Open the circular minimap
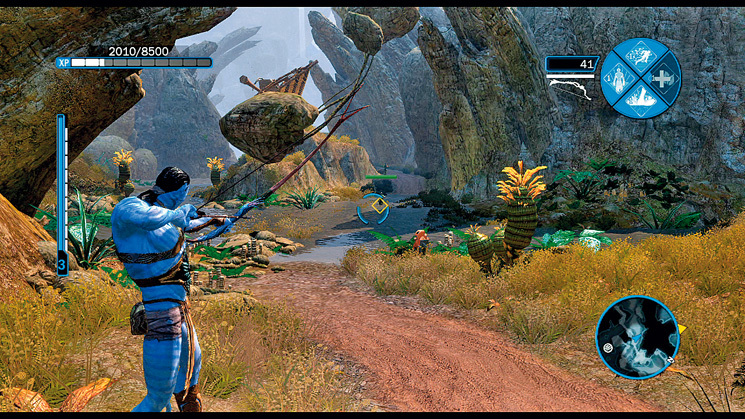The height and width of the screenshot is (419, 745). (x=636, y=336)
